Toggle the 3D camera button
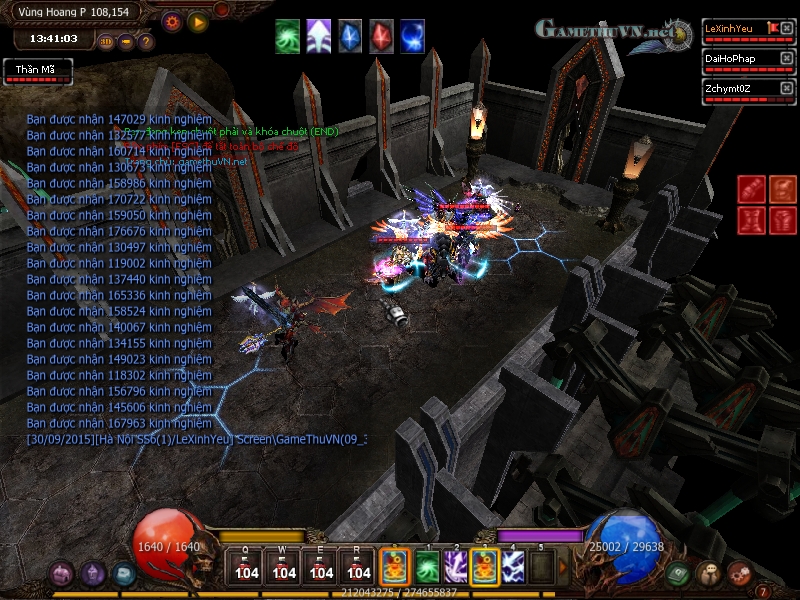The image size is (800, 600). pyautogui.click(x=106, y=42)
